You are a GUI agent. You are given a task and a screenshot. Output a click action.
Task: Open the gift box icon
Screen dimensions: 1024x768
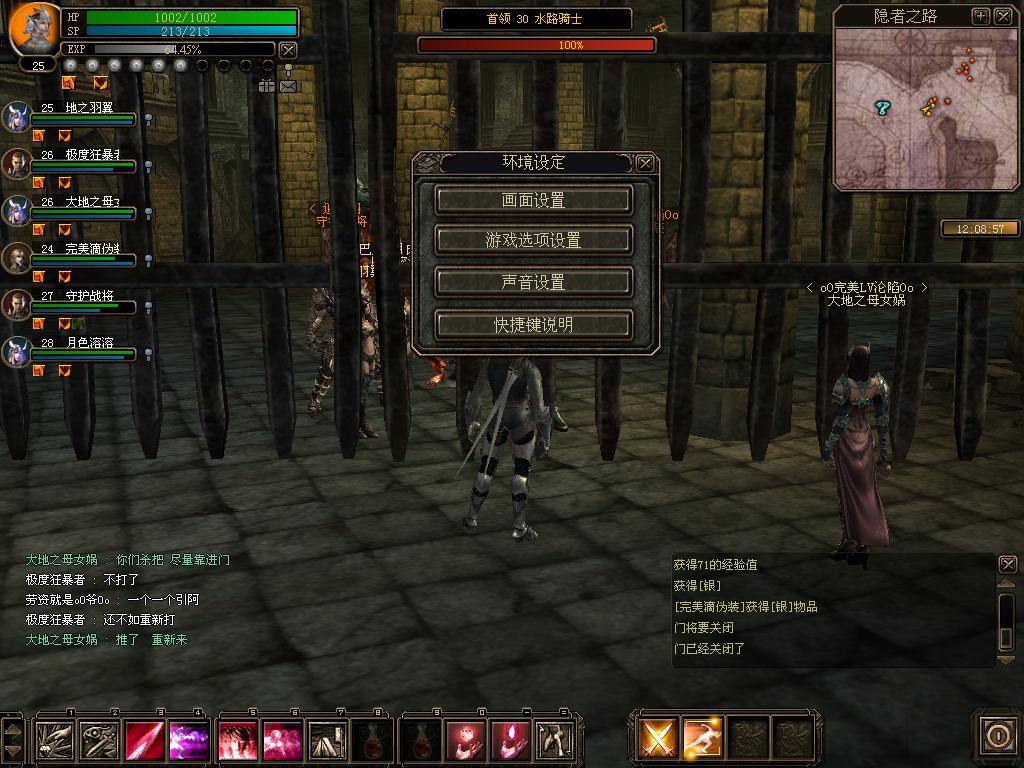tap(266, 86)
